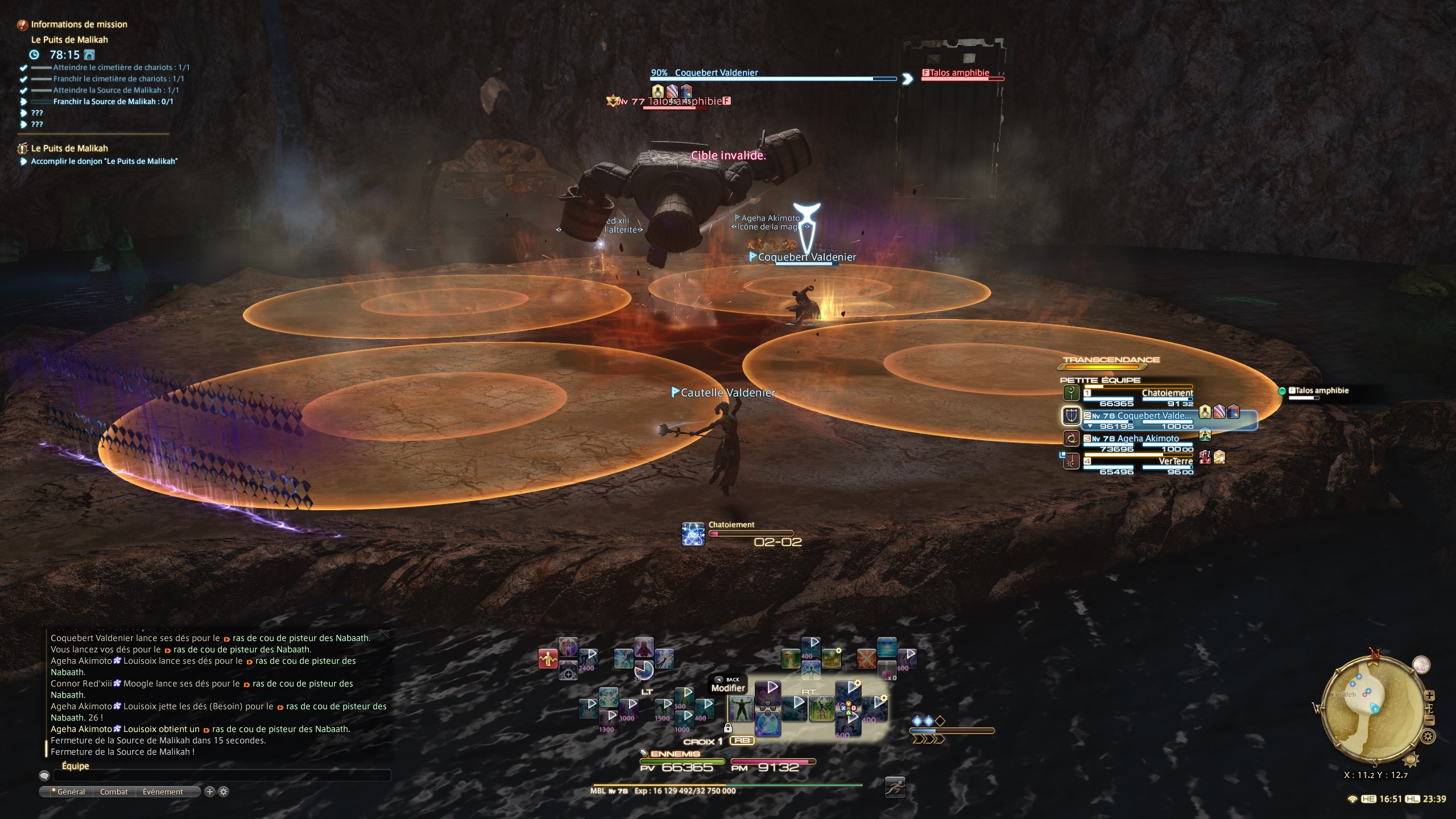Open minimap settings gear

tap(1428, 737)
